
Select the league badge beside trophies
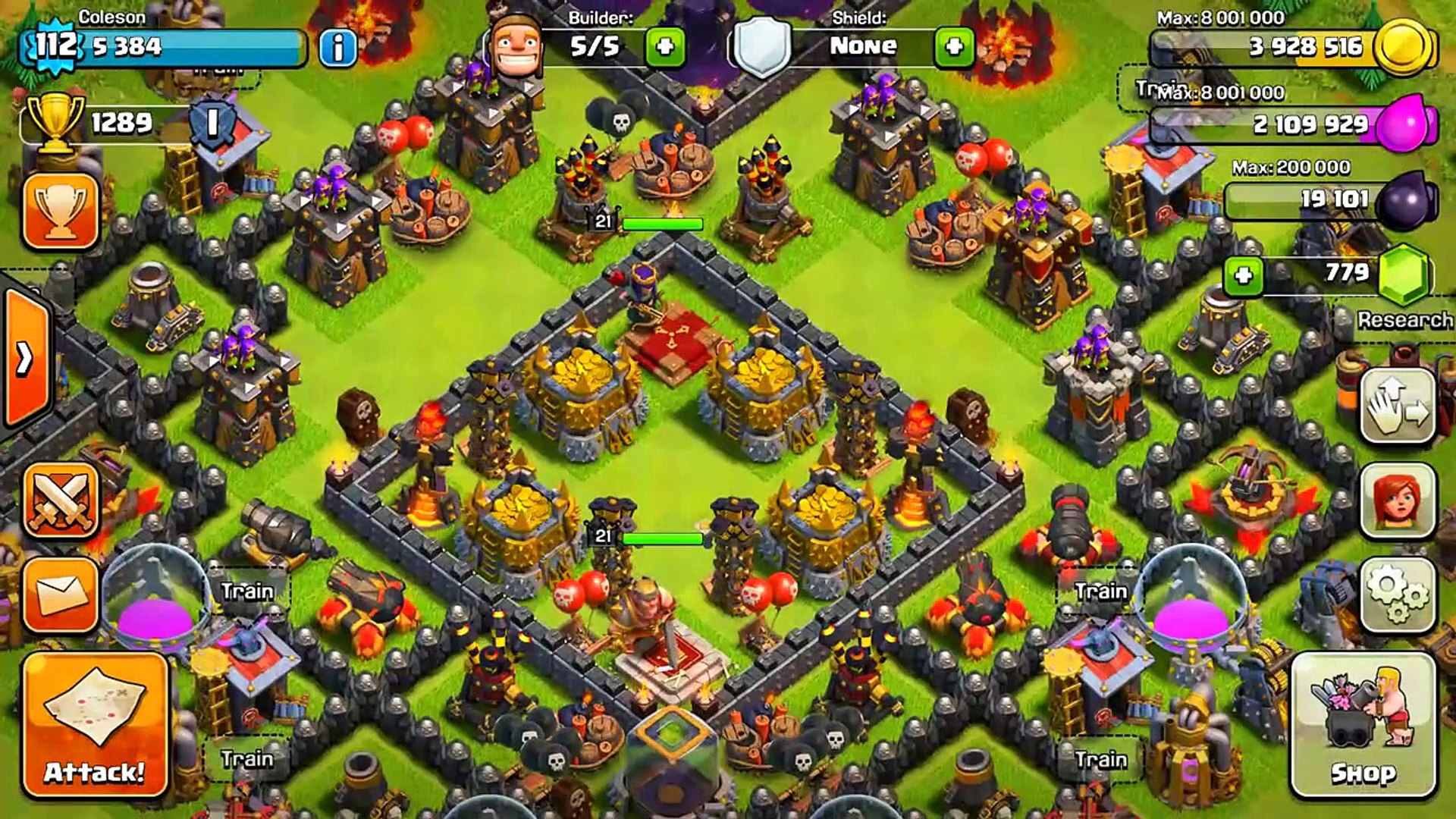coord(212,123)
